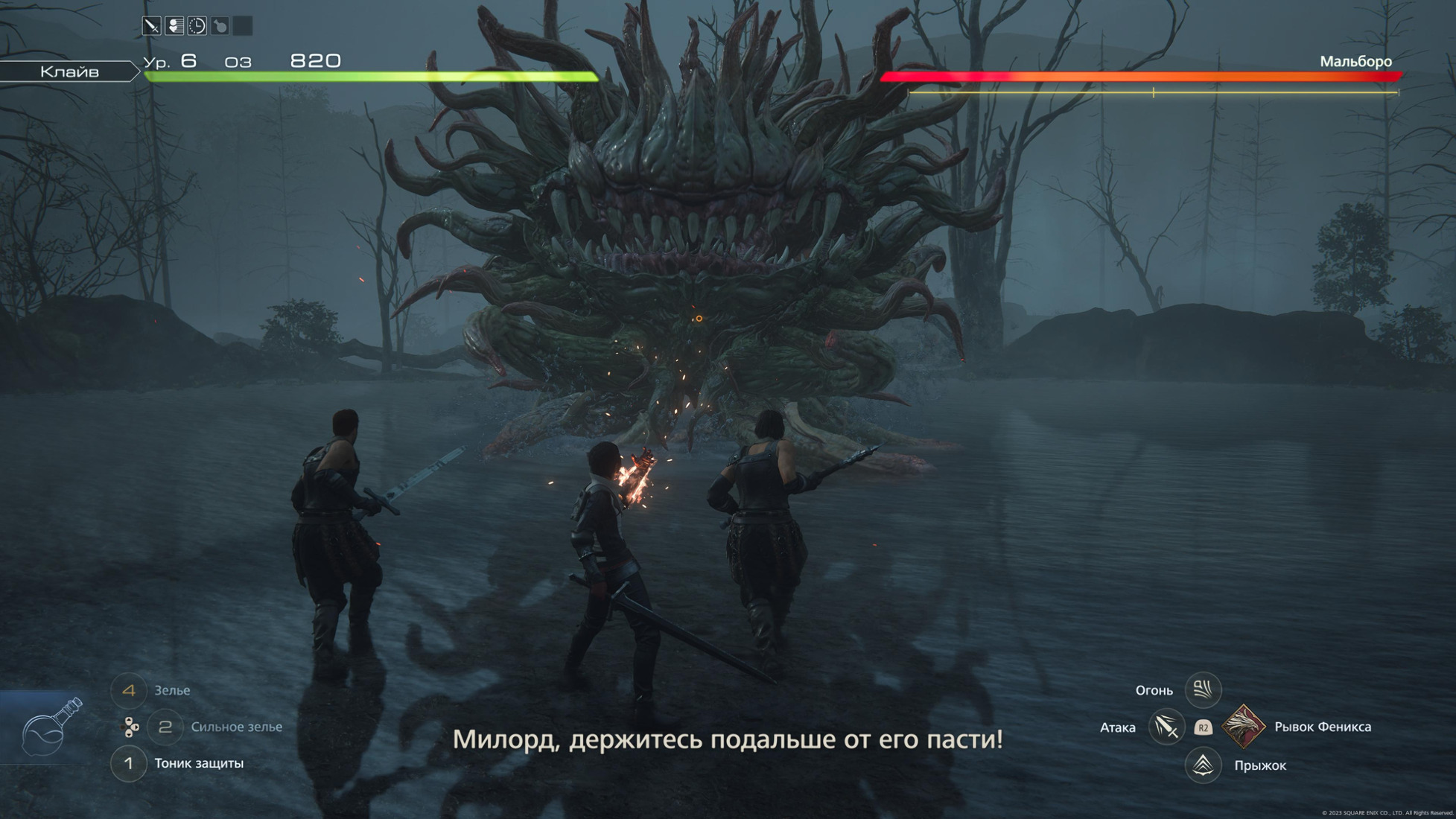Screen dimensions: 1456x819
Task: Trigger the Атака sword icon
Action: 1166,727
